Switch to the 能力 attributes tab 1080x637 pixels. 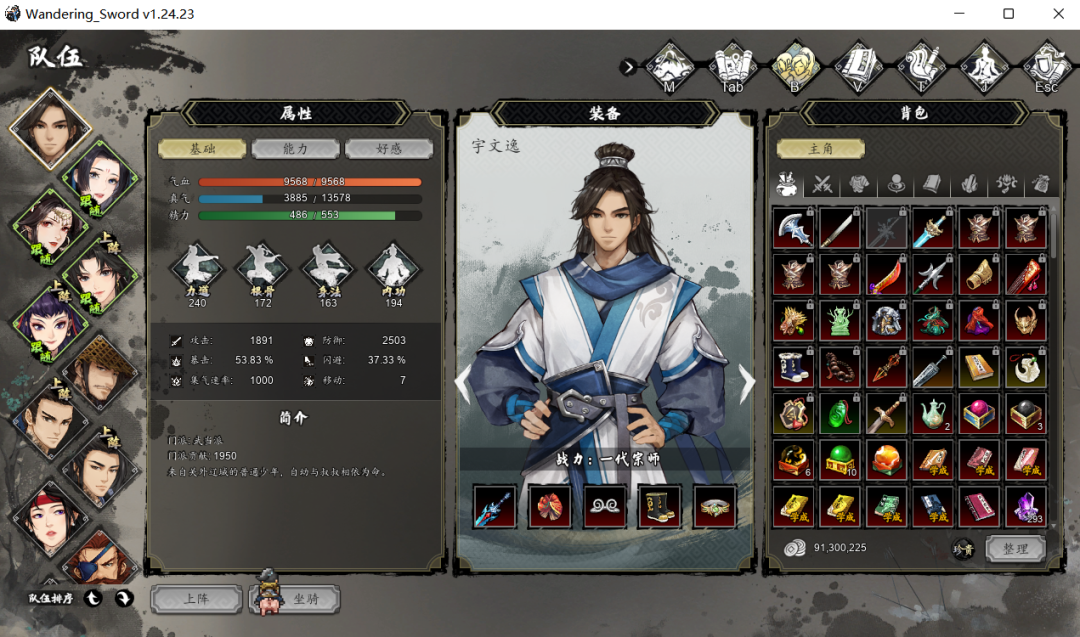tap(296, 149)
